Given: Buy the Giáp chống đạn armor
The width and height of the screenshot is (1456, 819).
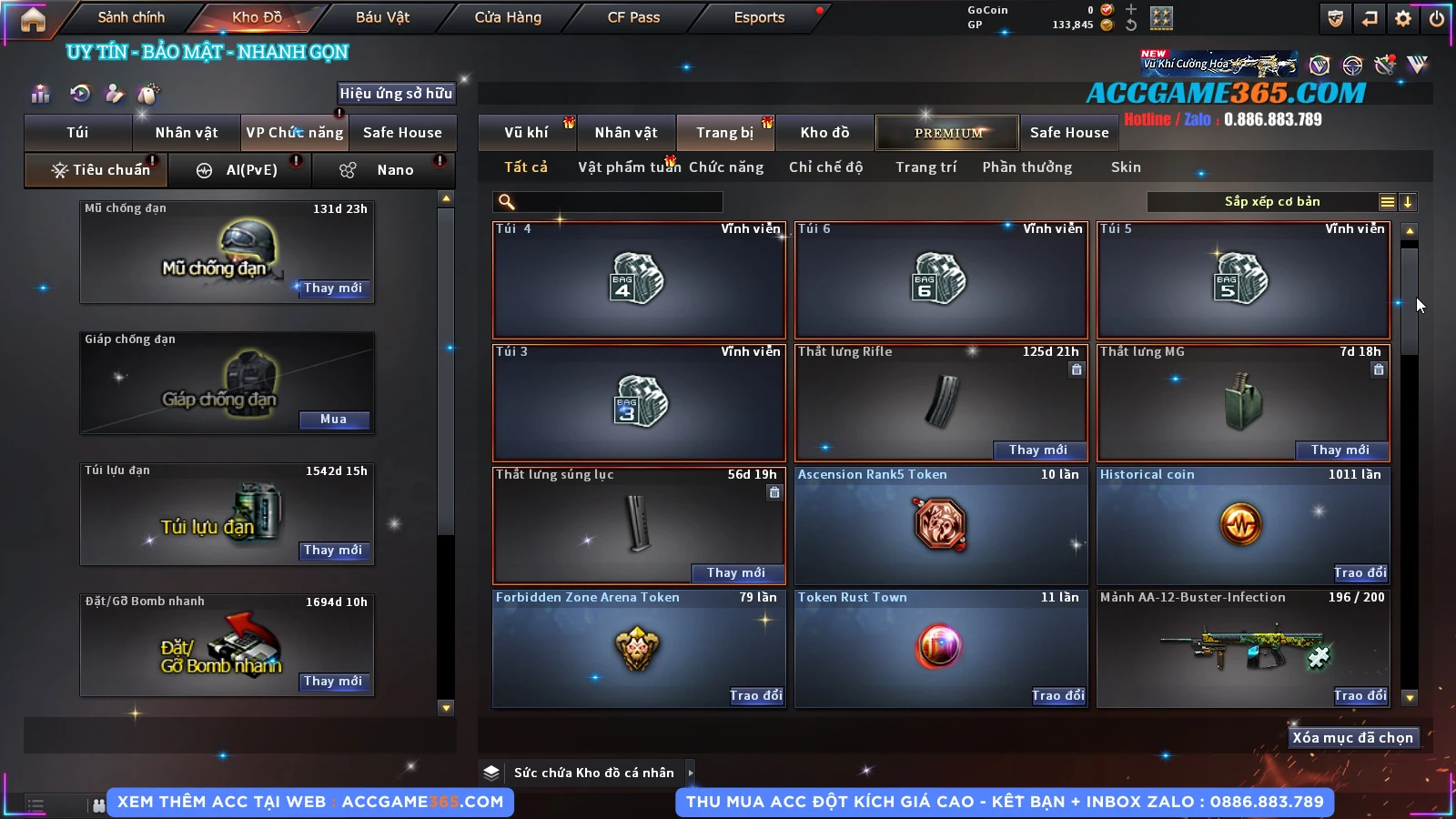Looking at the screenshot, I should tap(333, 420).
